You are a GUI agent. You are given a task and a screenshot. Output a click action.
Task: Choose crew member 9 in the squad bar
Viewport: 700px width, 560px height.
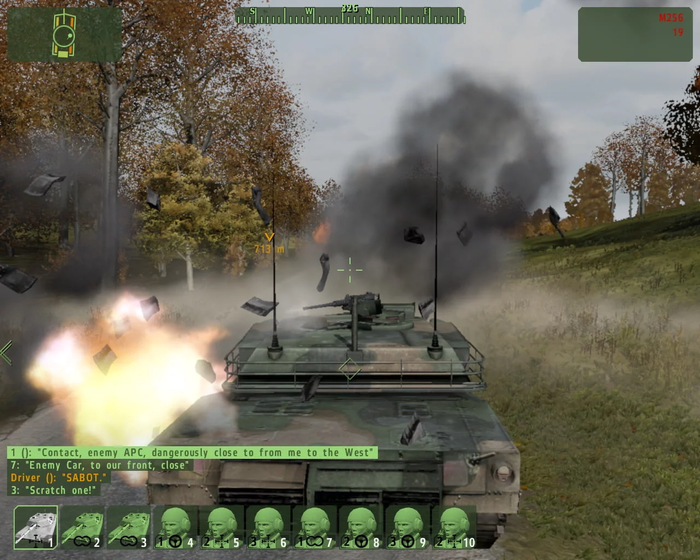coord(407,527)
